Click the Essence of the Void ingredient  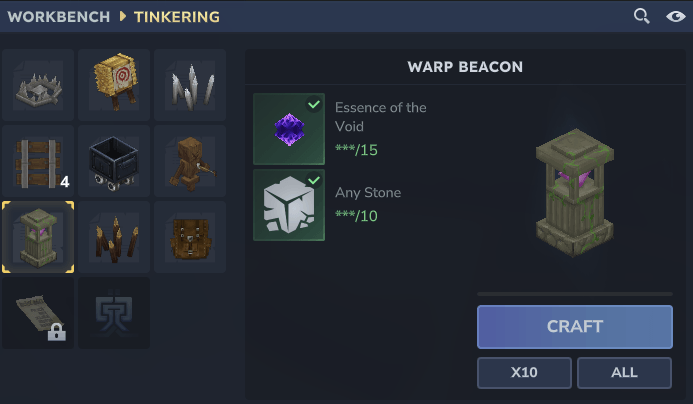click(289, 129)
